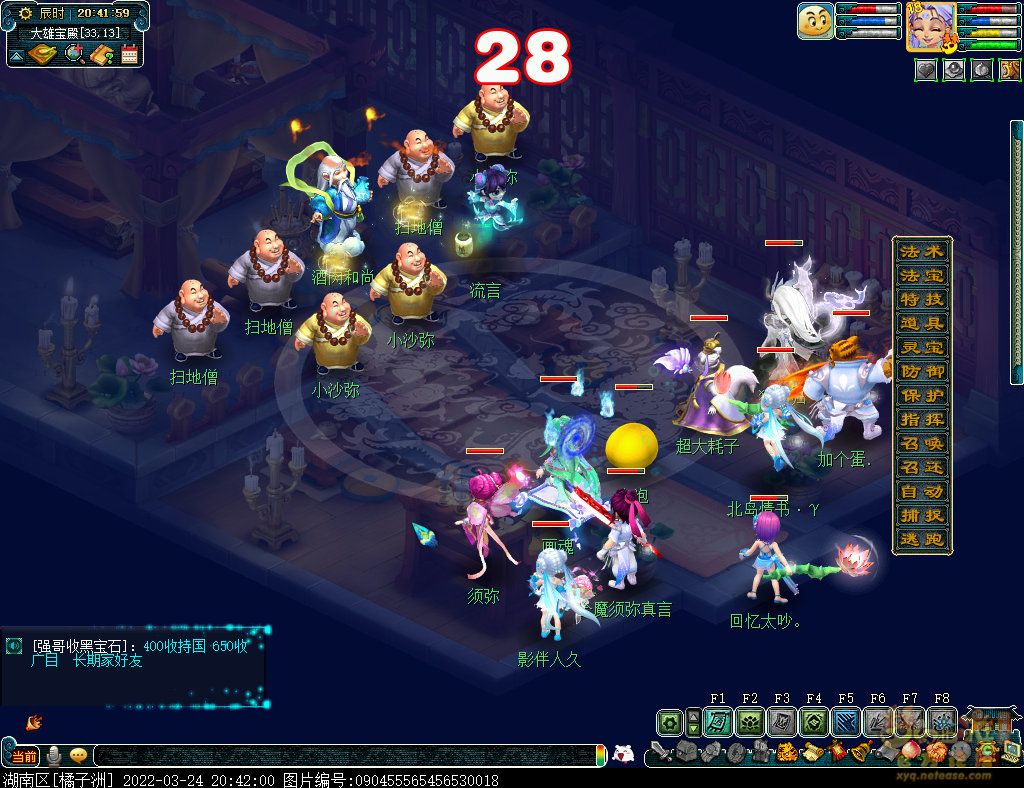Activate the F5 blue slash skill
The image size is (1024, 788).
pos(845,722)
